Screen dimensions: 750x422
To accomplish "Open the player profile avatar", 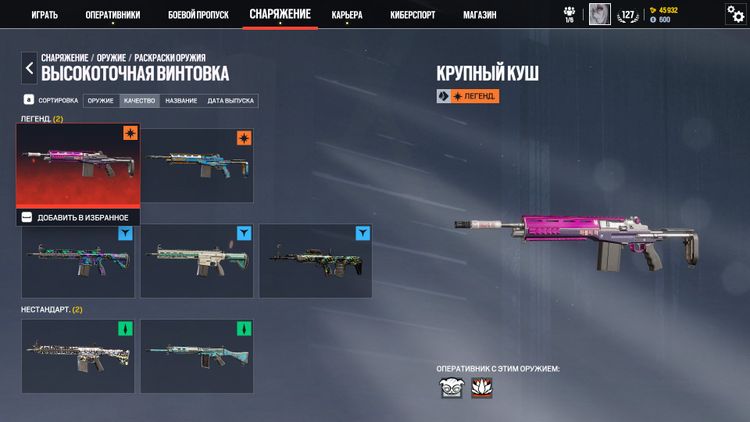I will (x=599, y=14).
